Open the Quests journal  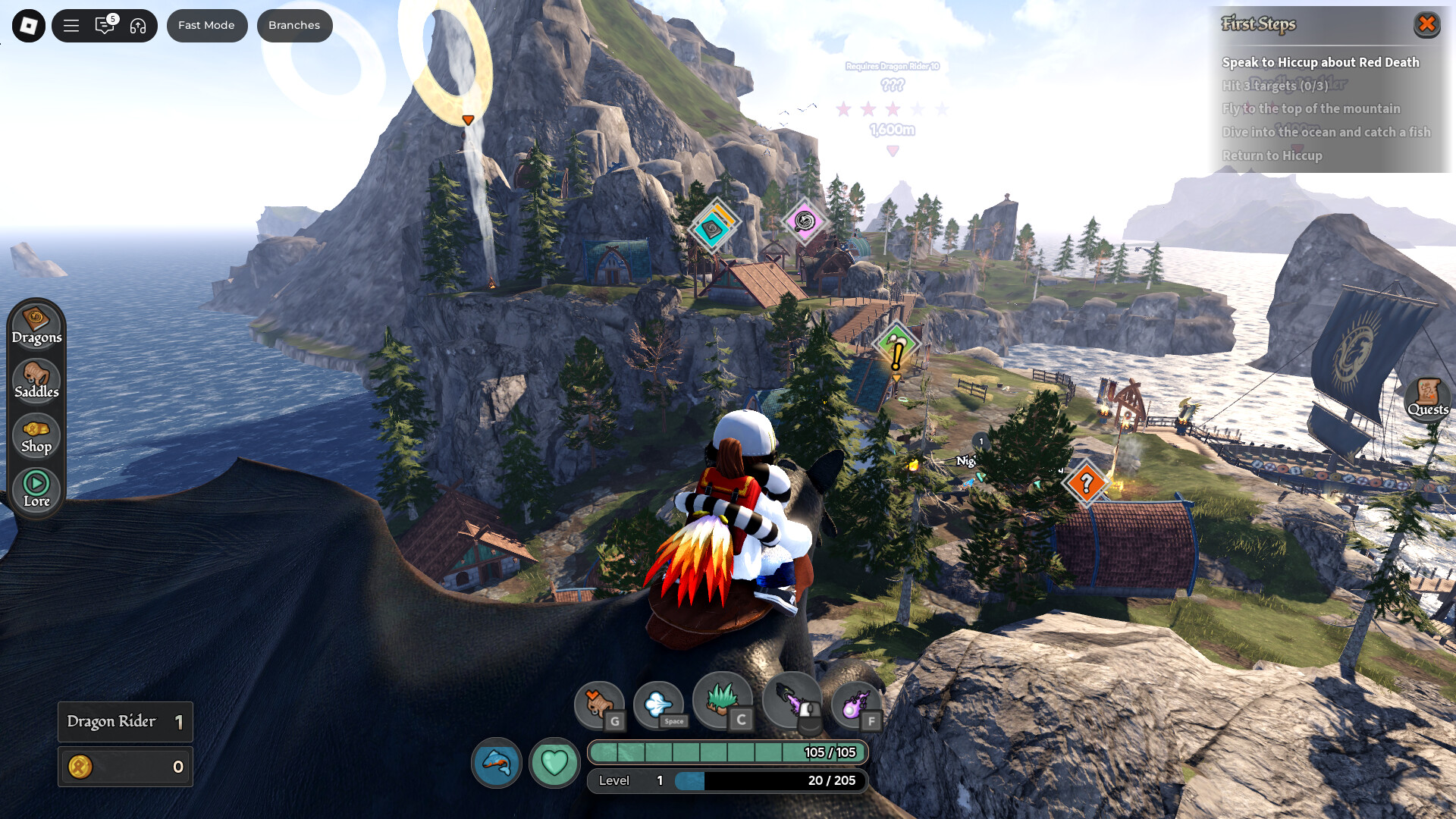[x=1427, y=397]
